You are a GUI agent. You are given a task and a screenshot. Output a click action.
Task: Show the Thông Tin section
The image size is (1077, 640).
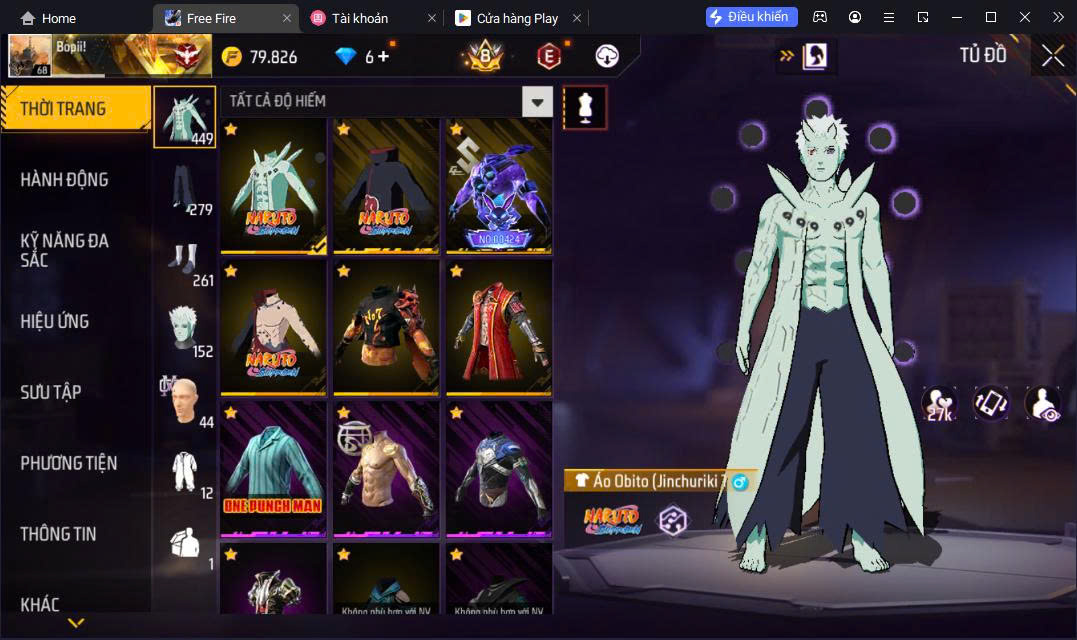pyautogui.click(x=58, y=534)
